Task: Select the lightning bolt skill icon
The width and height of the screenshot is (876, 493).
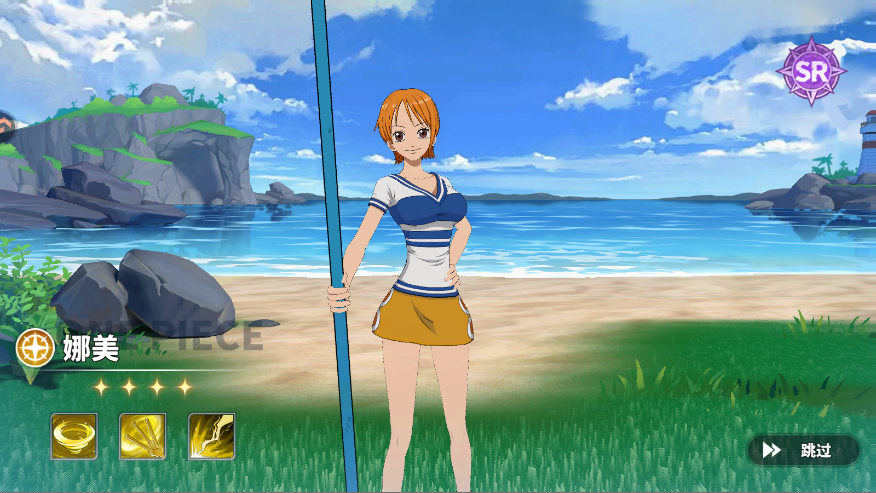Action: (211, 436)
